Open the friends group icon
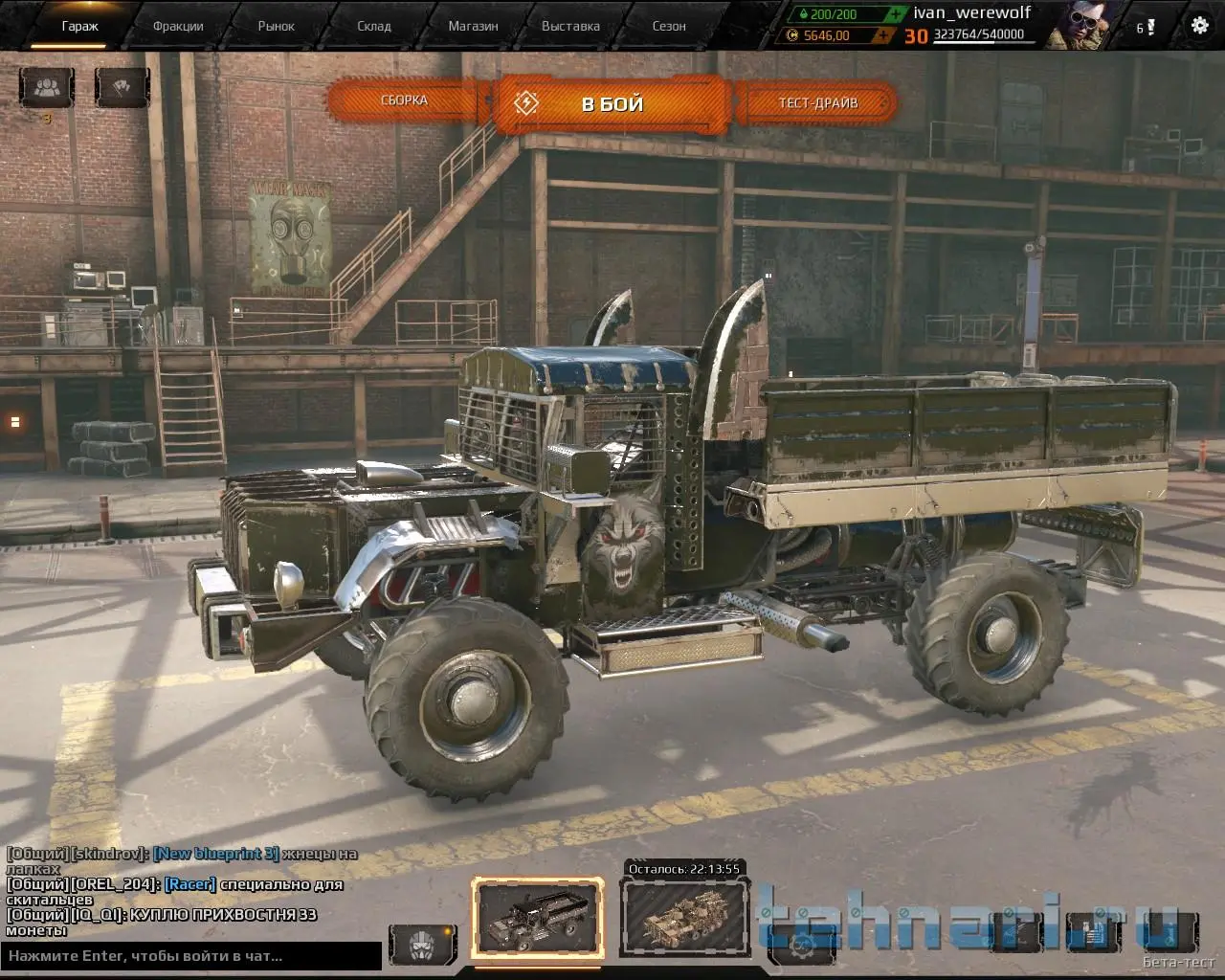Screen dimensions: 1225x980 click(46, 88)
